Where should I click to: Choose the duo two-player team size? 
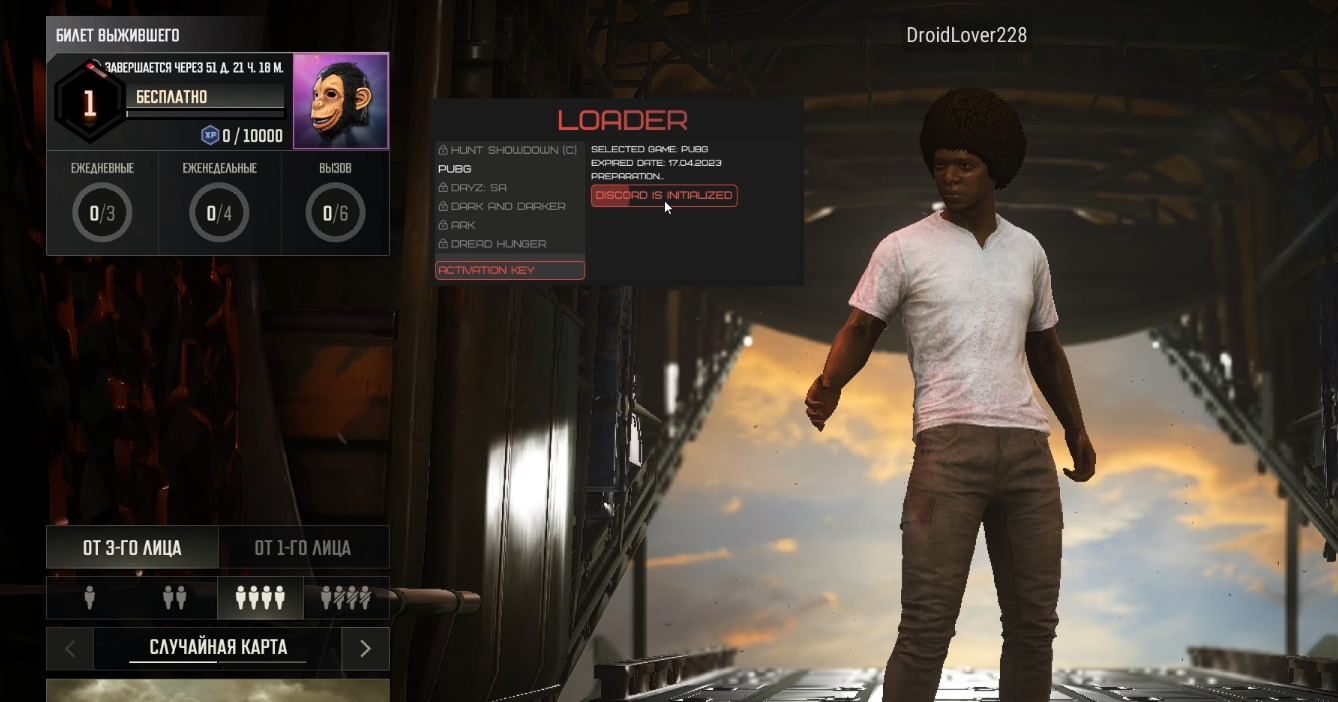pyautogui.click(x=175, y=598)
